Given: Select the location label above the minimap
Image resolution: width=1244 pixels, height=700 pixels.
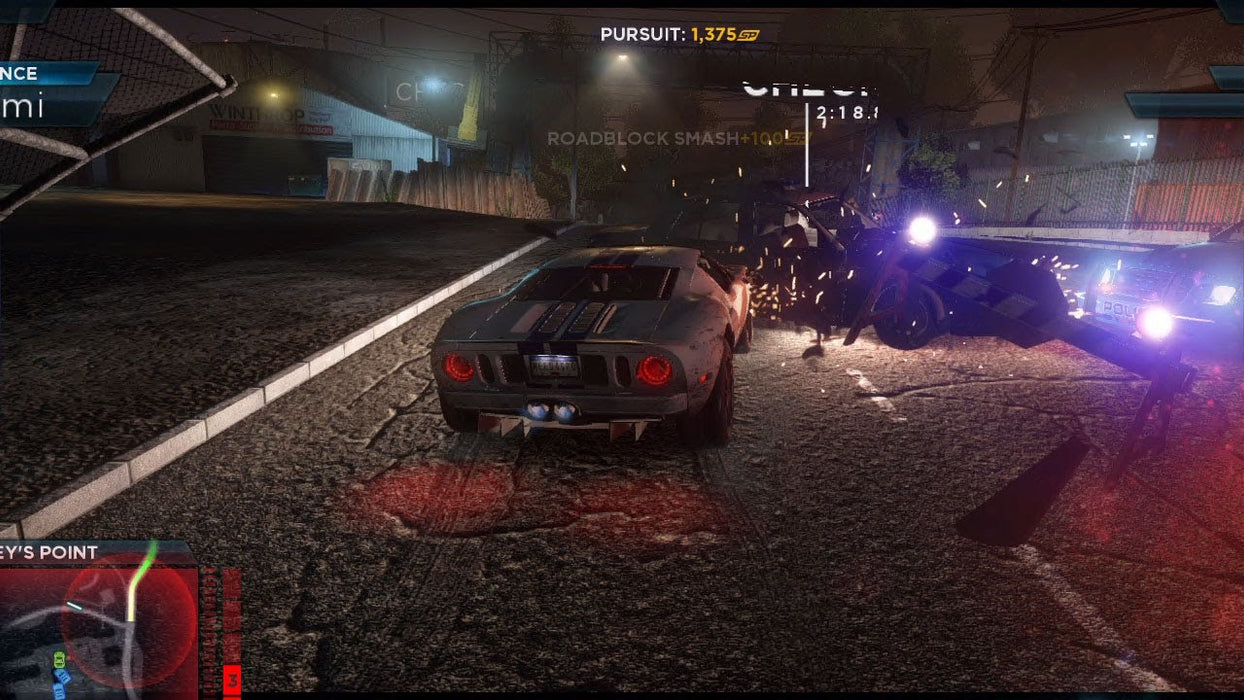Looking at the screenshot, I should [52, 552].
